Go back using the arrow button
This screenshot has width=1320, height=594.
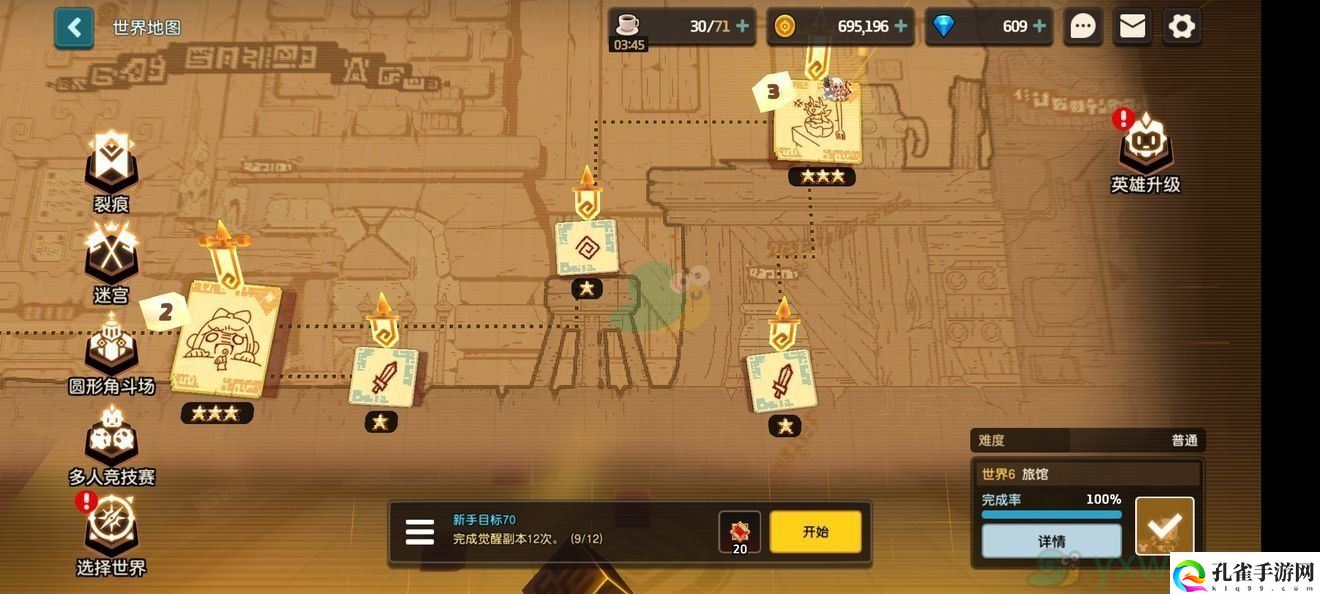pos(74,27)
